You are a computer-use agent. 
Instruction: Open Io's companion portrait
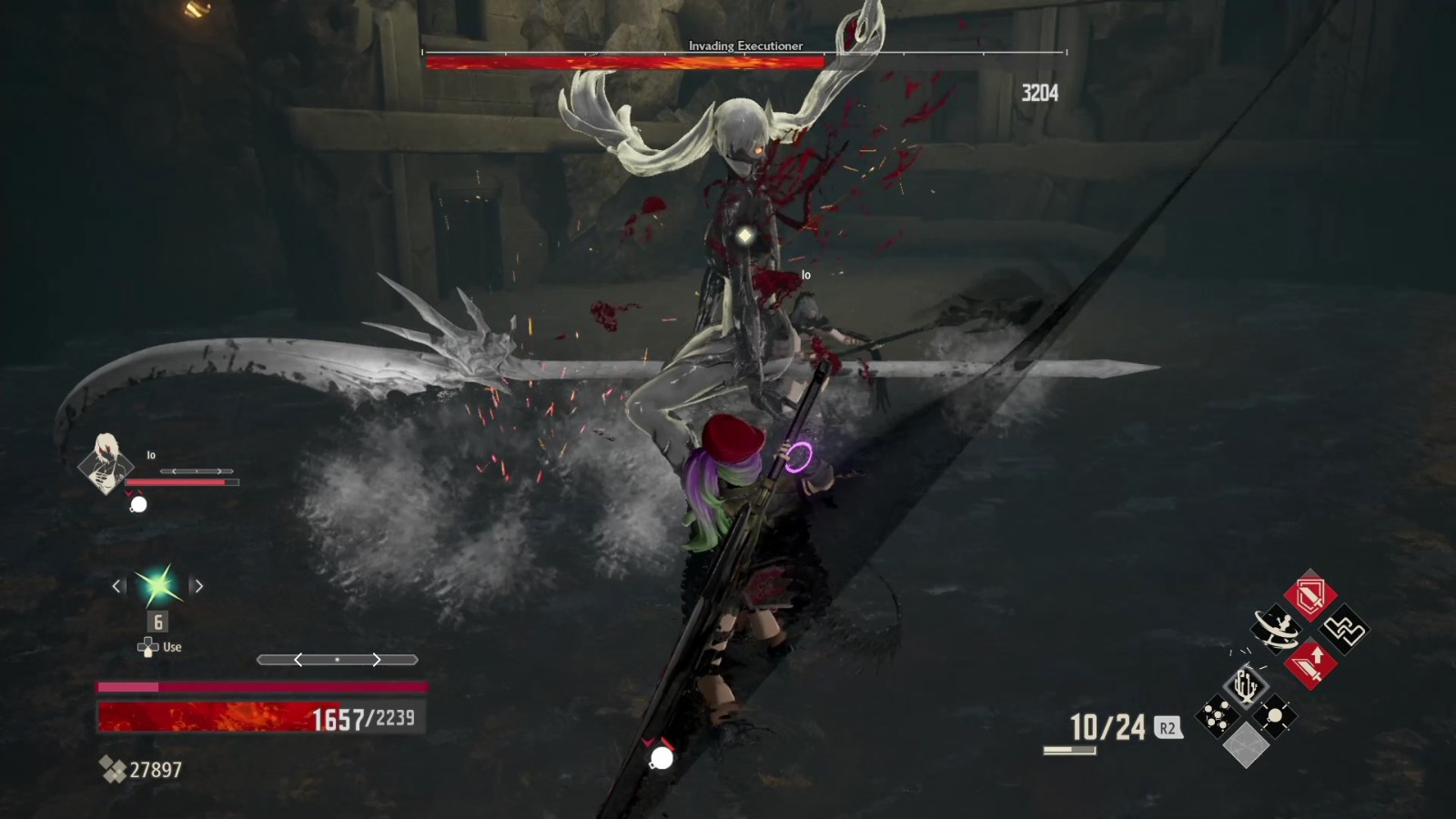click(x=106, y=467)
